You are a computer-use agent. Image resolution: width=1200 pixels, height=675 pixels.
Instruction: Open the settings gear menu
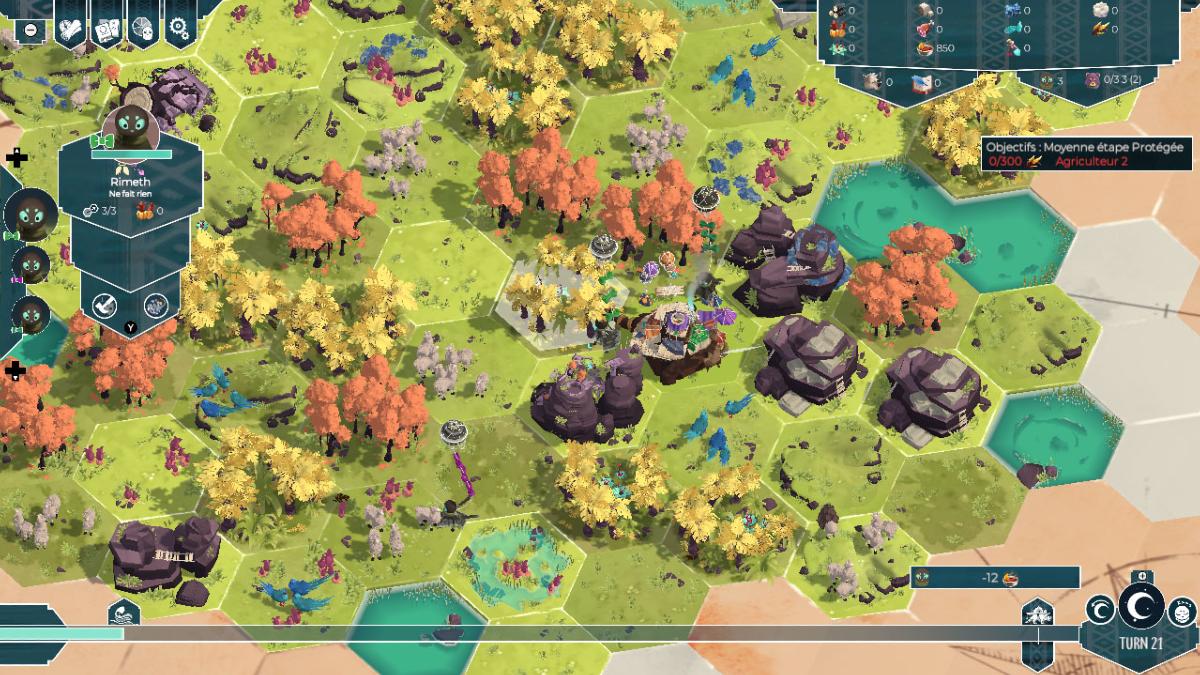[x=180, y=28]
